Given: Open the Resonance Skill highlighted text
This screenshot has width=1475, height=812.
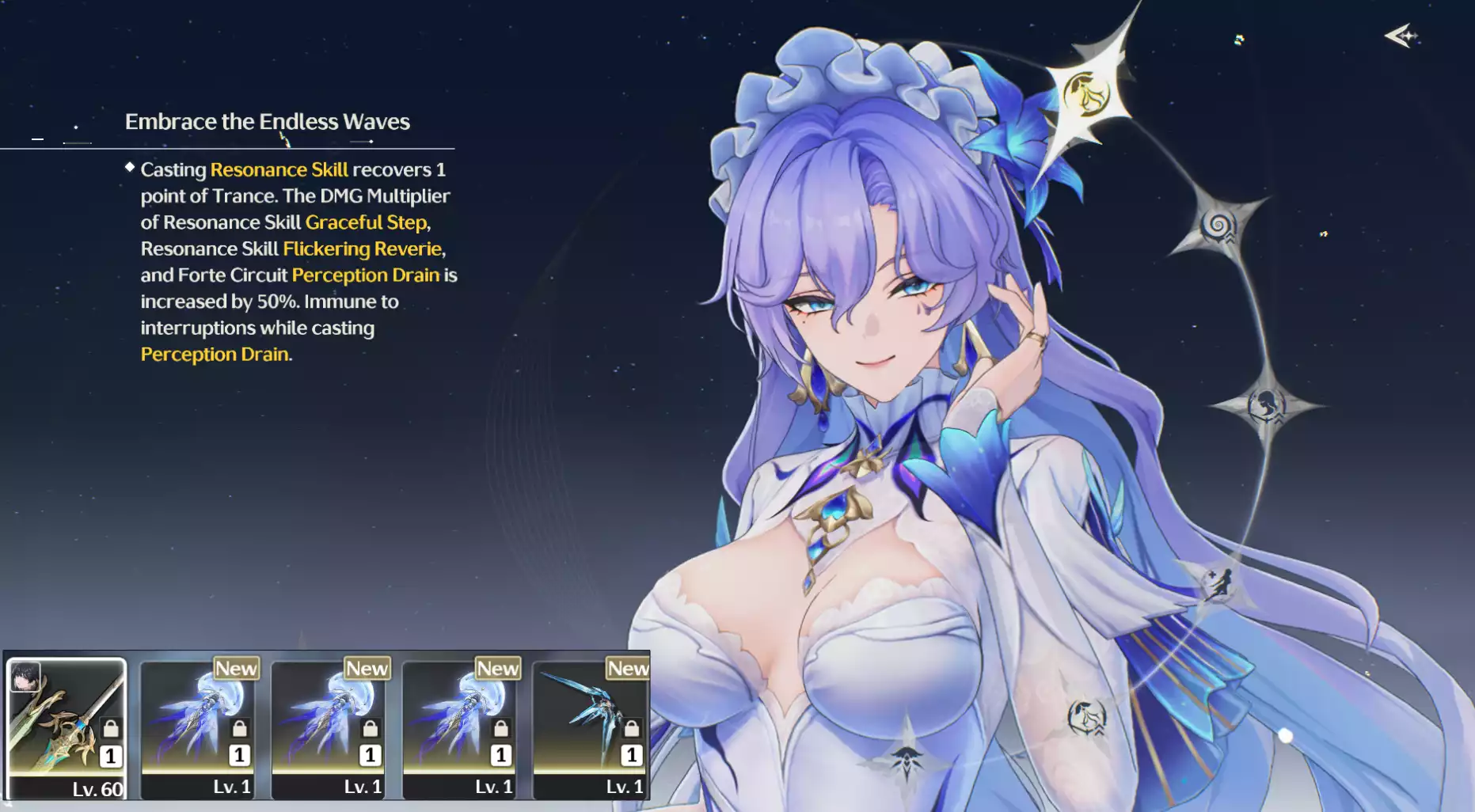Looking at the screenshot, I should tap(279, 169).
